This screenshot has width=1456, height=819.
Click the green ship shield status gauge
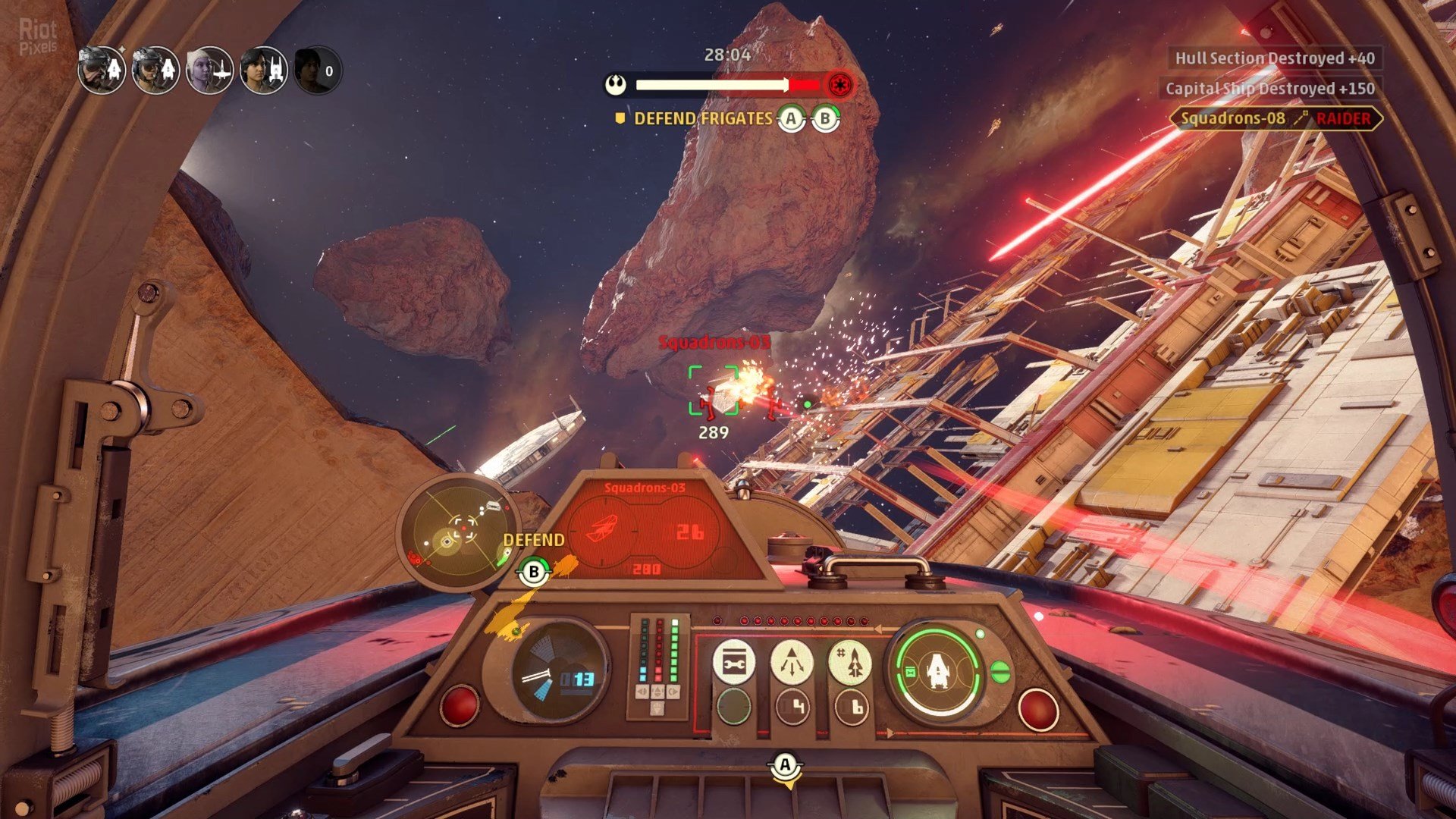(937, 672)
